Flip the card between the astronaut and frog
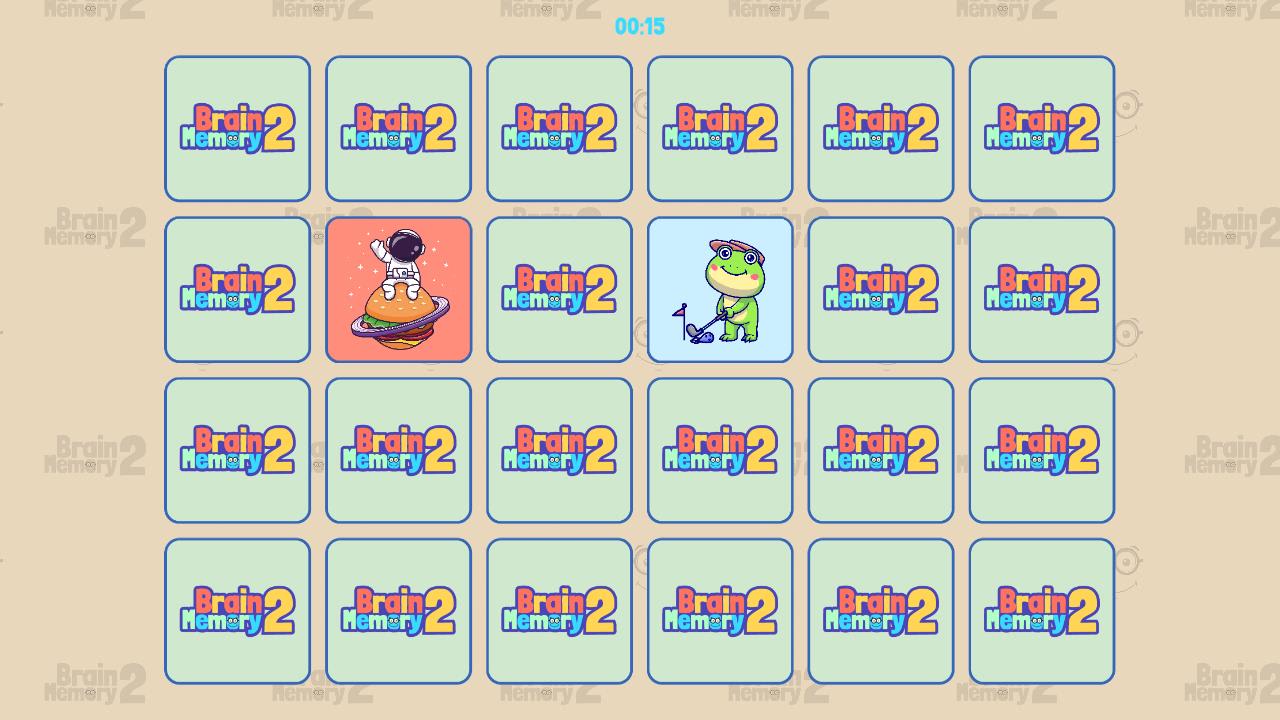 (559, 289)
